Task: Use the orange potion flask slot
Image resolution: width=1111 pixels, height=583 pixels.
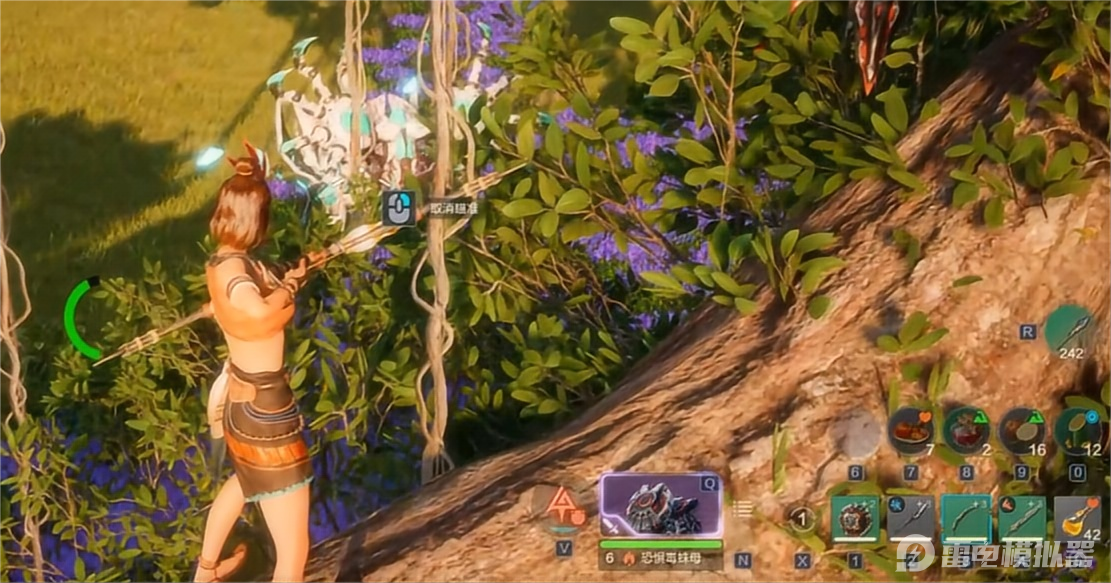Action: point(1077,519)
